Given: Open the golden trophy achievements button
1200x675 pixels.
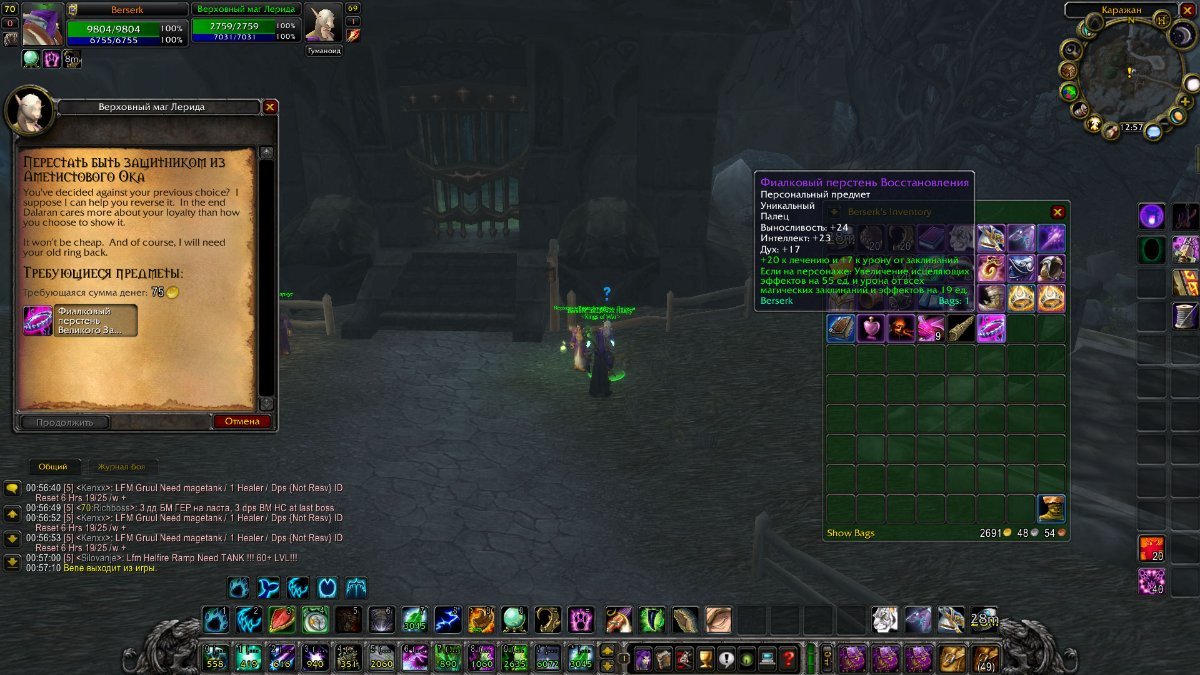Looking at the screenshot, I should coord(704,659).
